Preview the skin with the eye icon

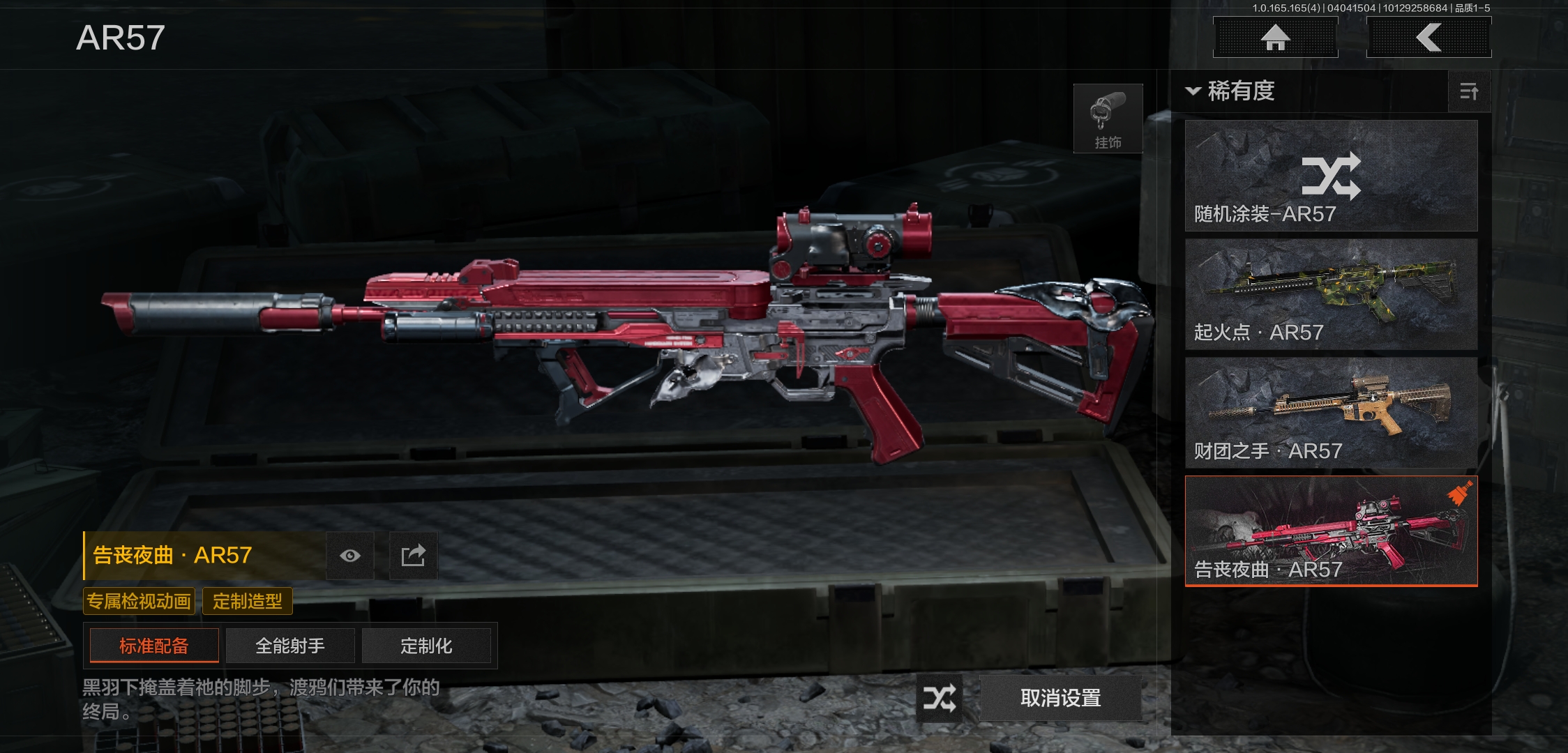[x=350, y=556]
